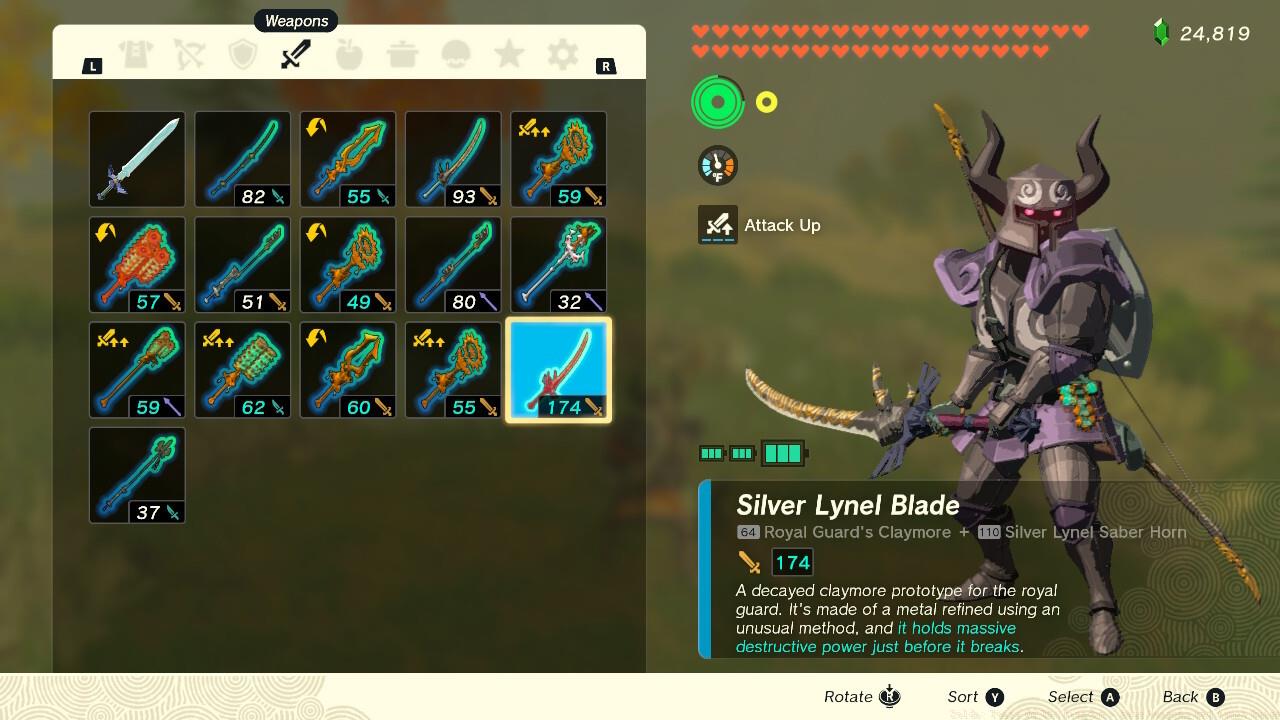Click the Select prompt near bottom

1083,696
